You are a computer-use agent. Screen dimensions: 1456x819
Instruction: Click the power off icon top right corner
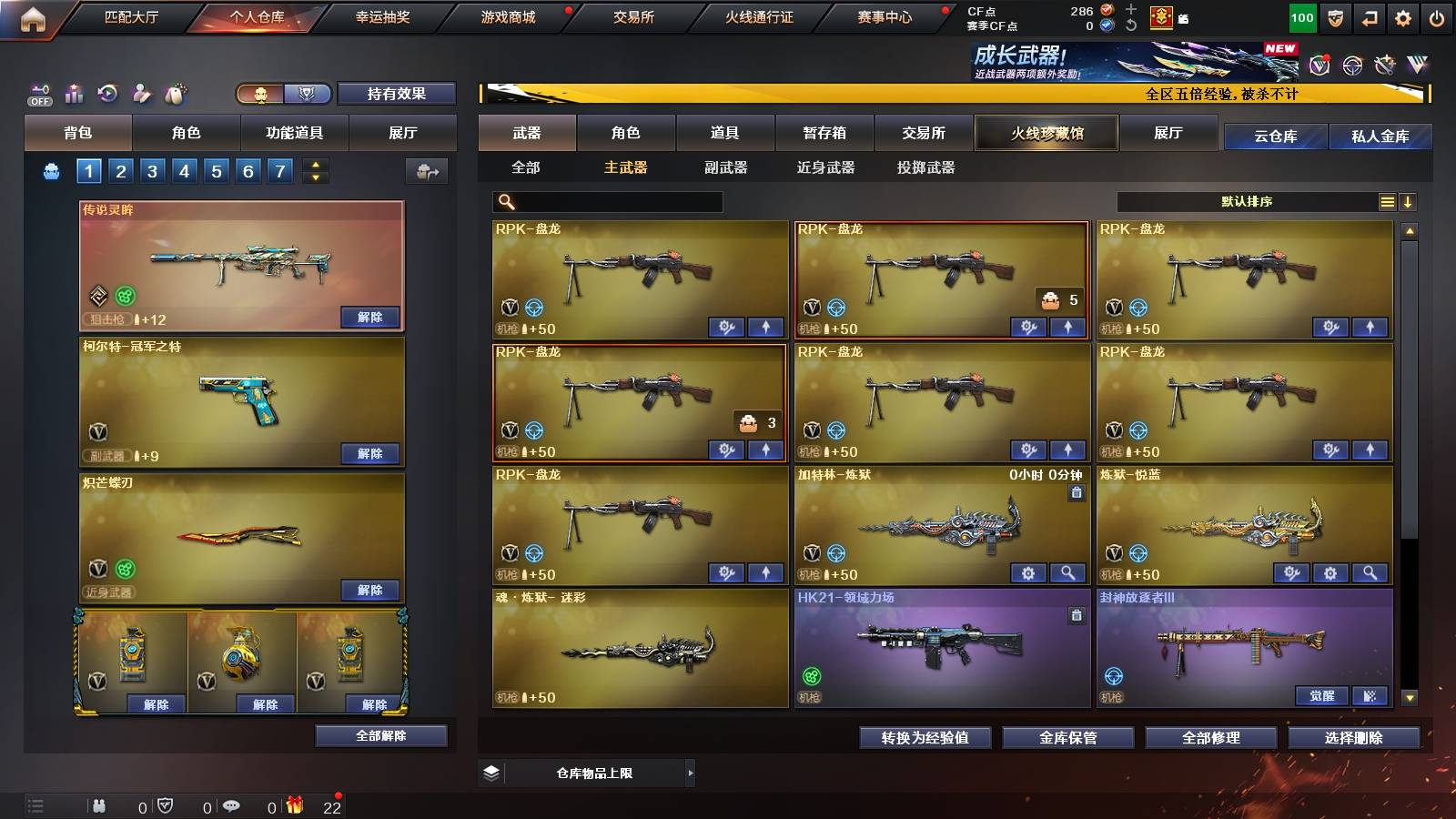[1437, 16]
